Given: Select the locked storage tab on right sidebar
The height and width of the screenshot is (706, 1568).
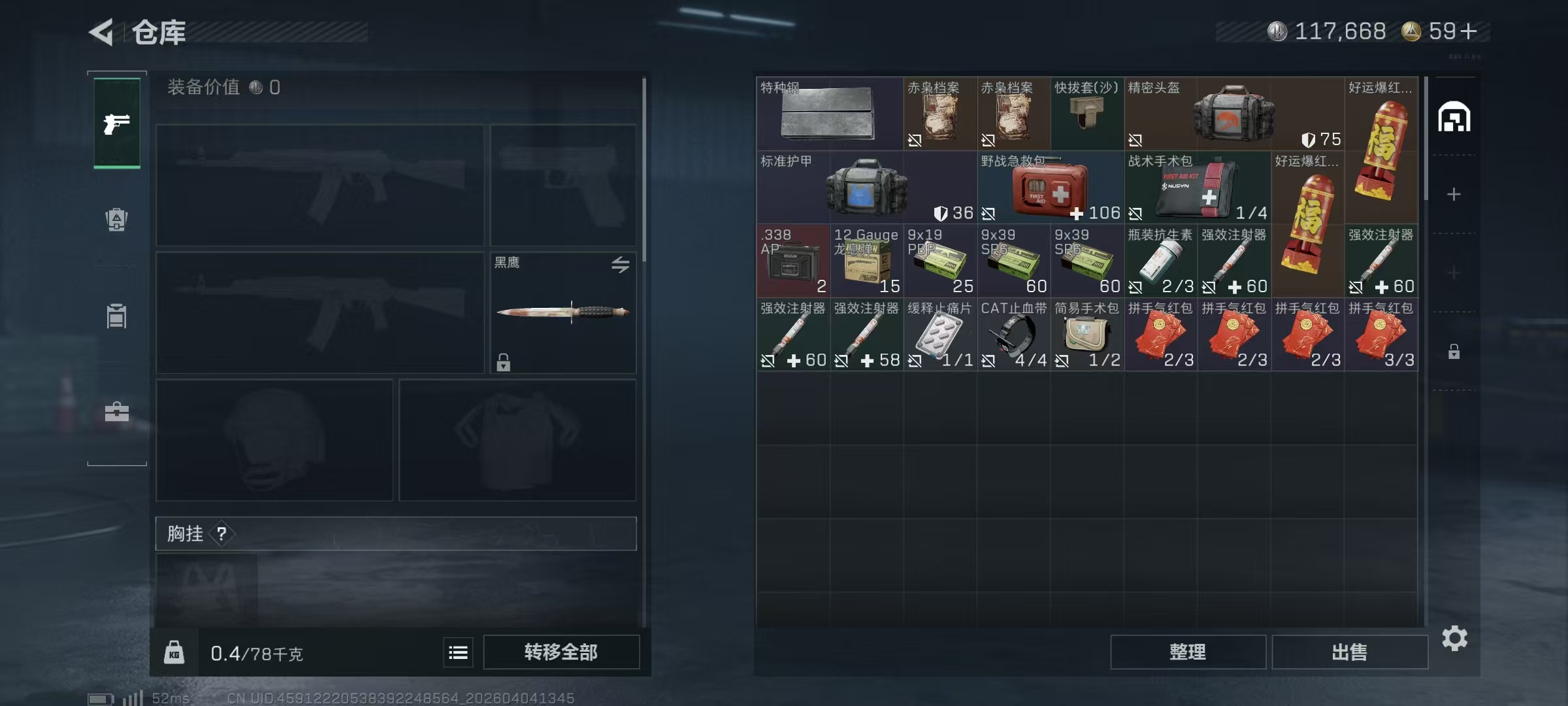Looking at the screenshot, I should (x=1454, y=352).
